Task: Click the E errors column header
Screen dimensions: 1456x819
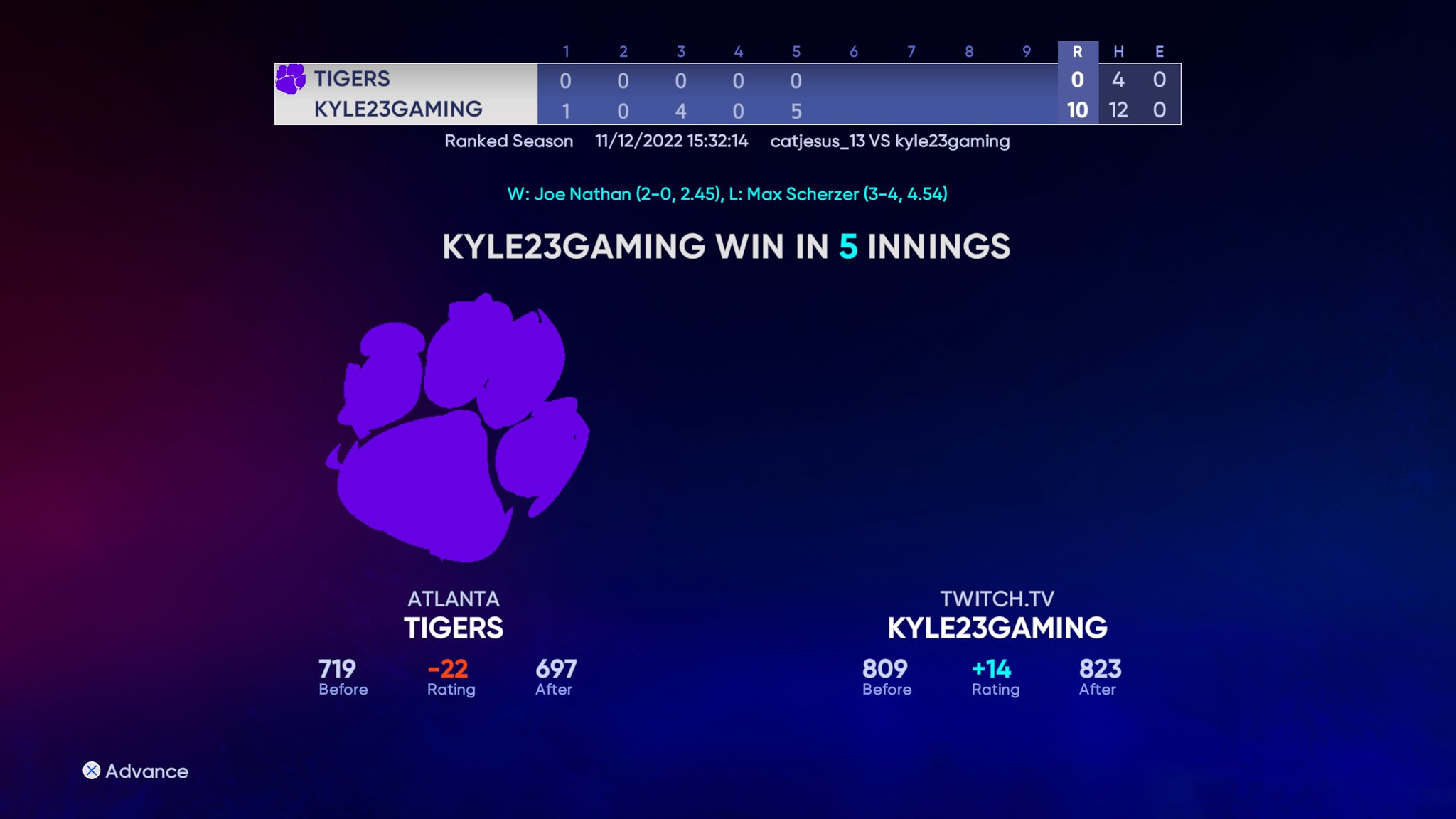Action: (1159, 50)
